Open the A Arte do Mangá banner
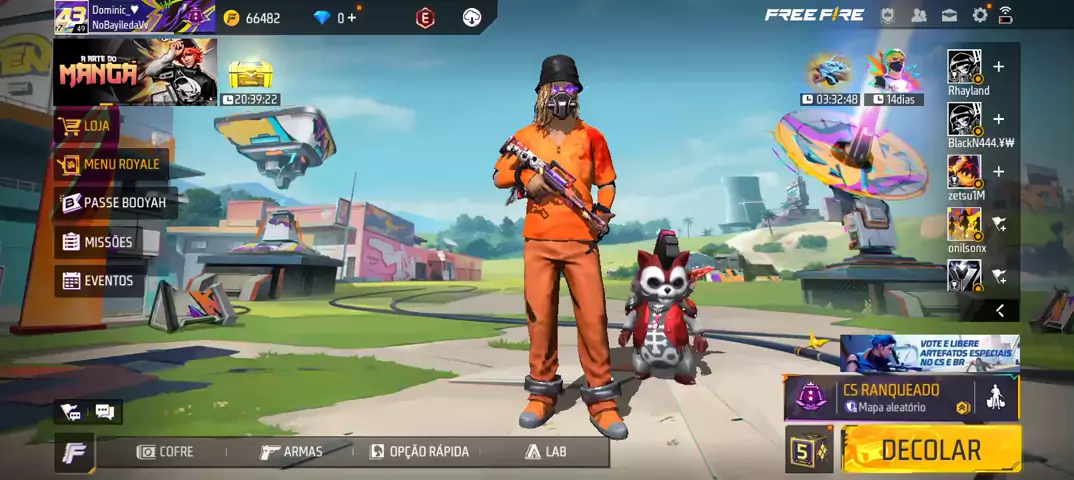The width and height of the screenshot is (1074, 480). (x=134, y=72)
